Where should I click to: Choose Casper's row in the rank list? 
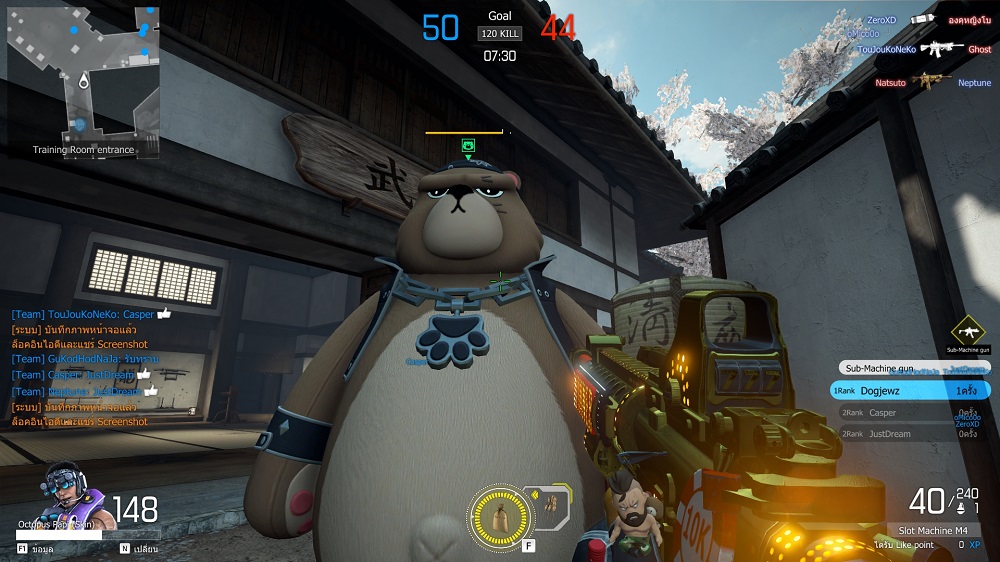(x=910, y=412)
